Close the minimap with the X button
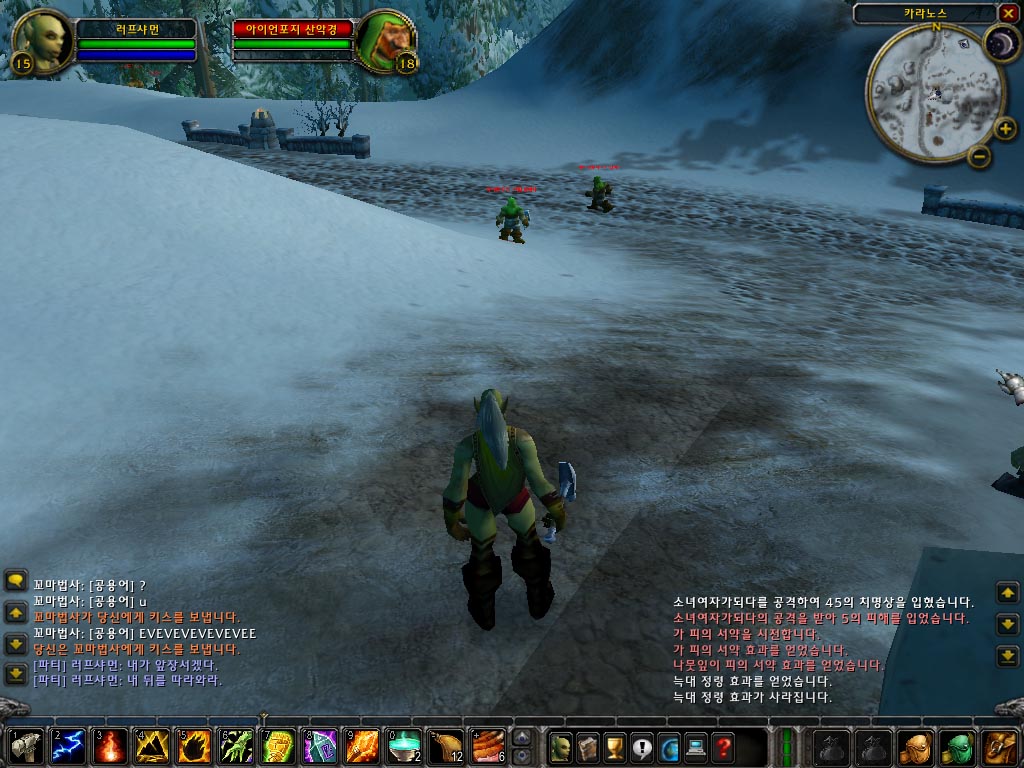 1007,13
